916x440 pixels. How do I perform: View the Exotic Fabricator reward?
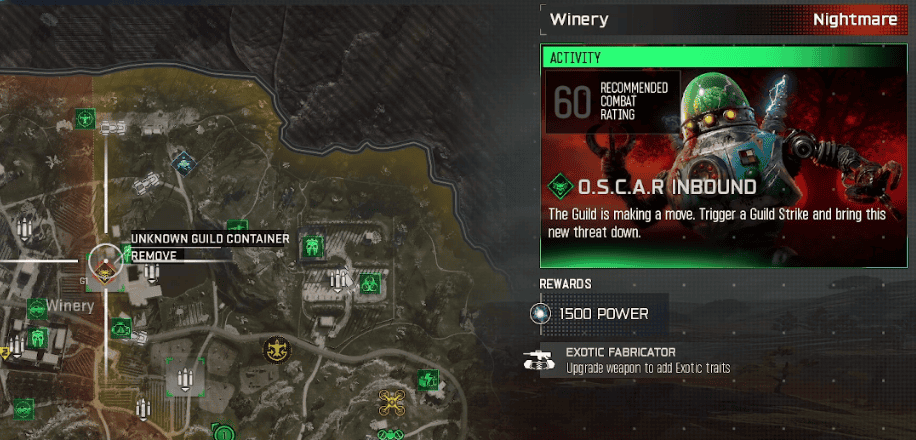620,360
